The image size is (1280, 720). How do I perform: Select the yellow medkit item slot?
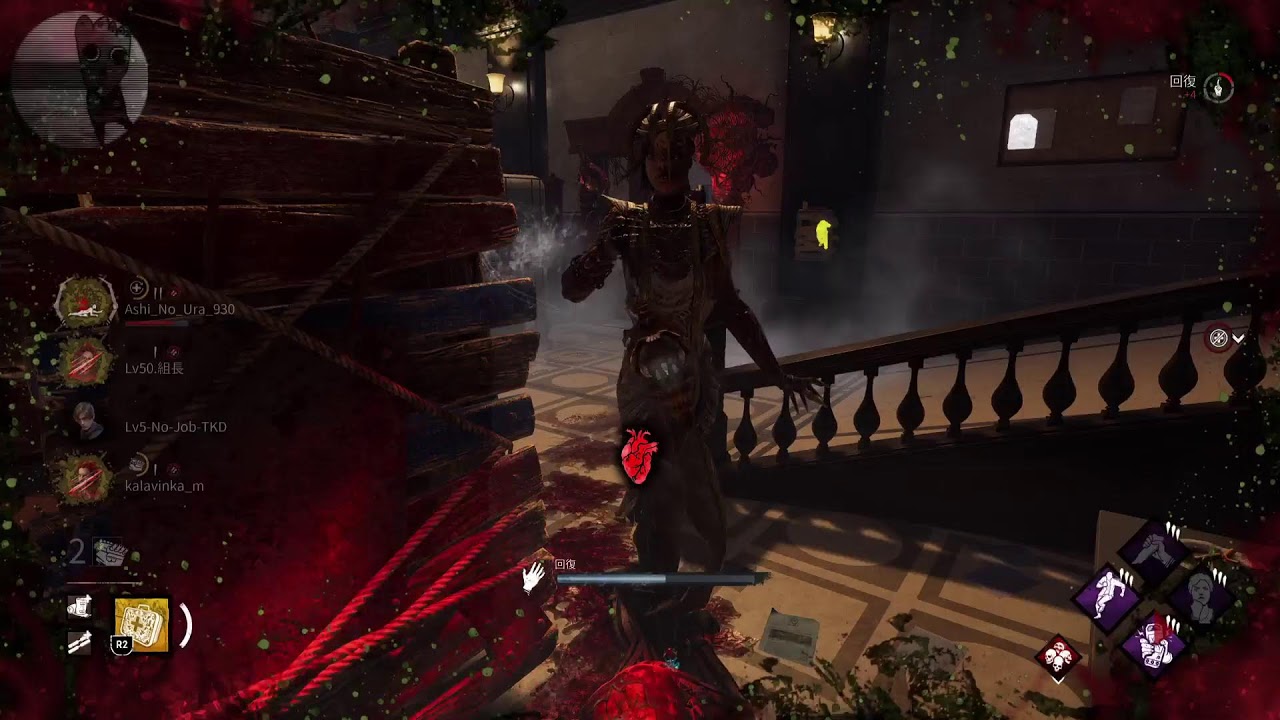coord(142,625)
